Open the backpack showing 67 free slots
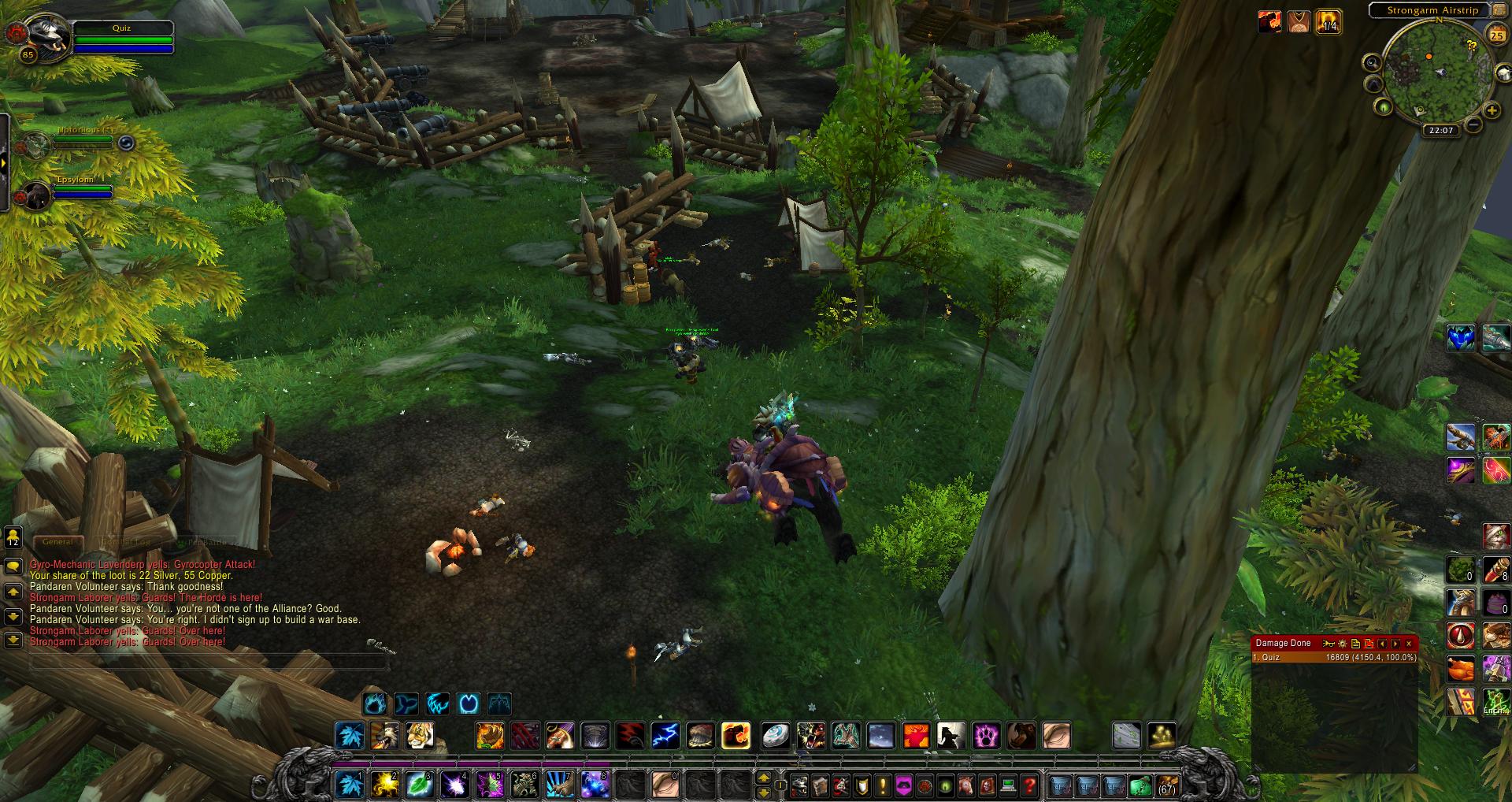1512x802 pixels. coord(1165,785)
